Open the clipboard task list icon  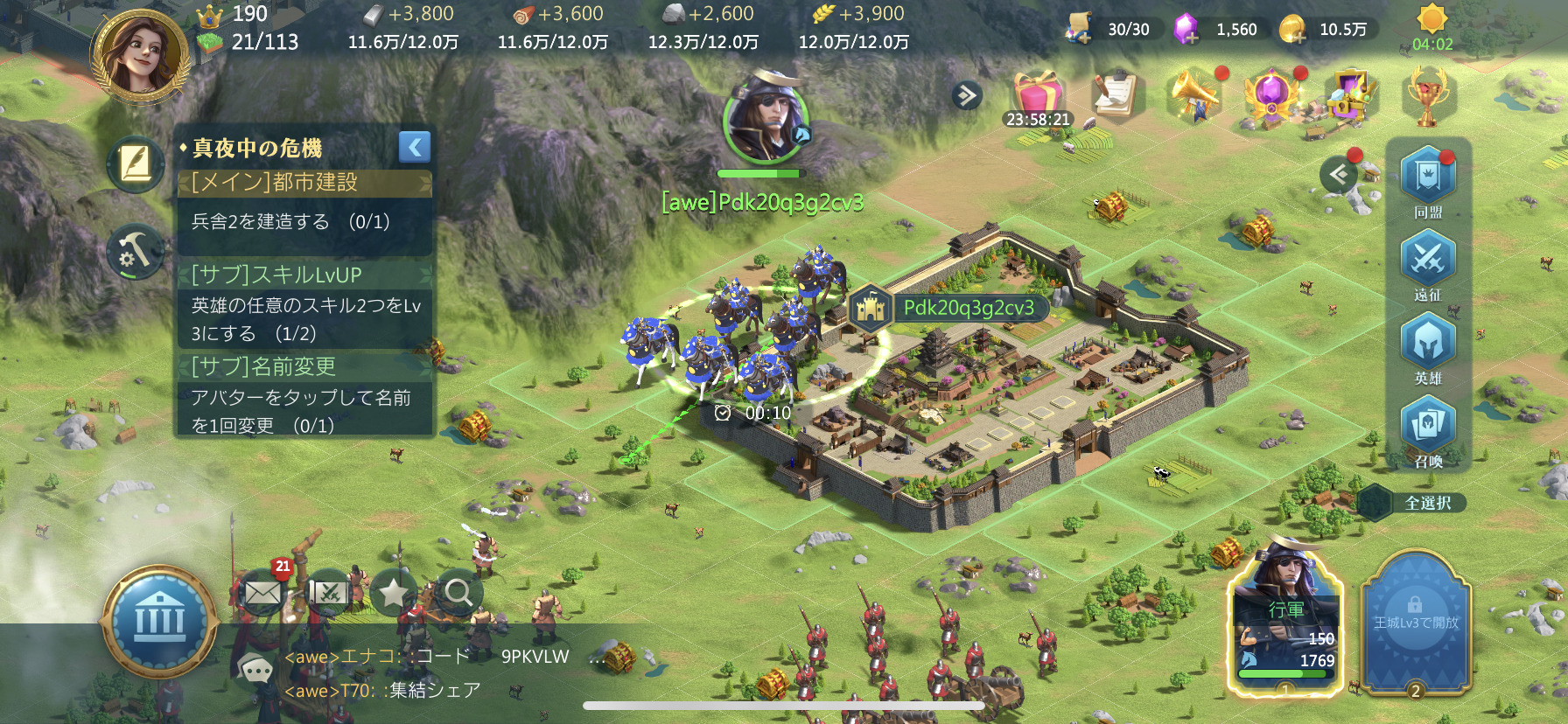pos(1115,94)
